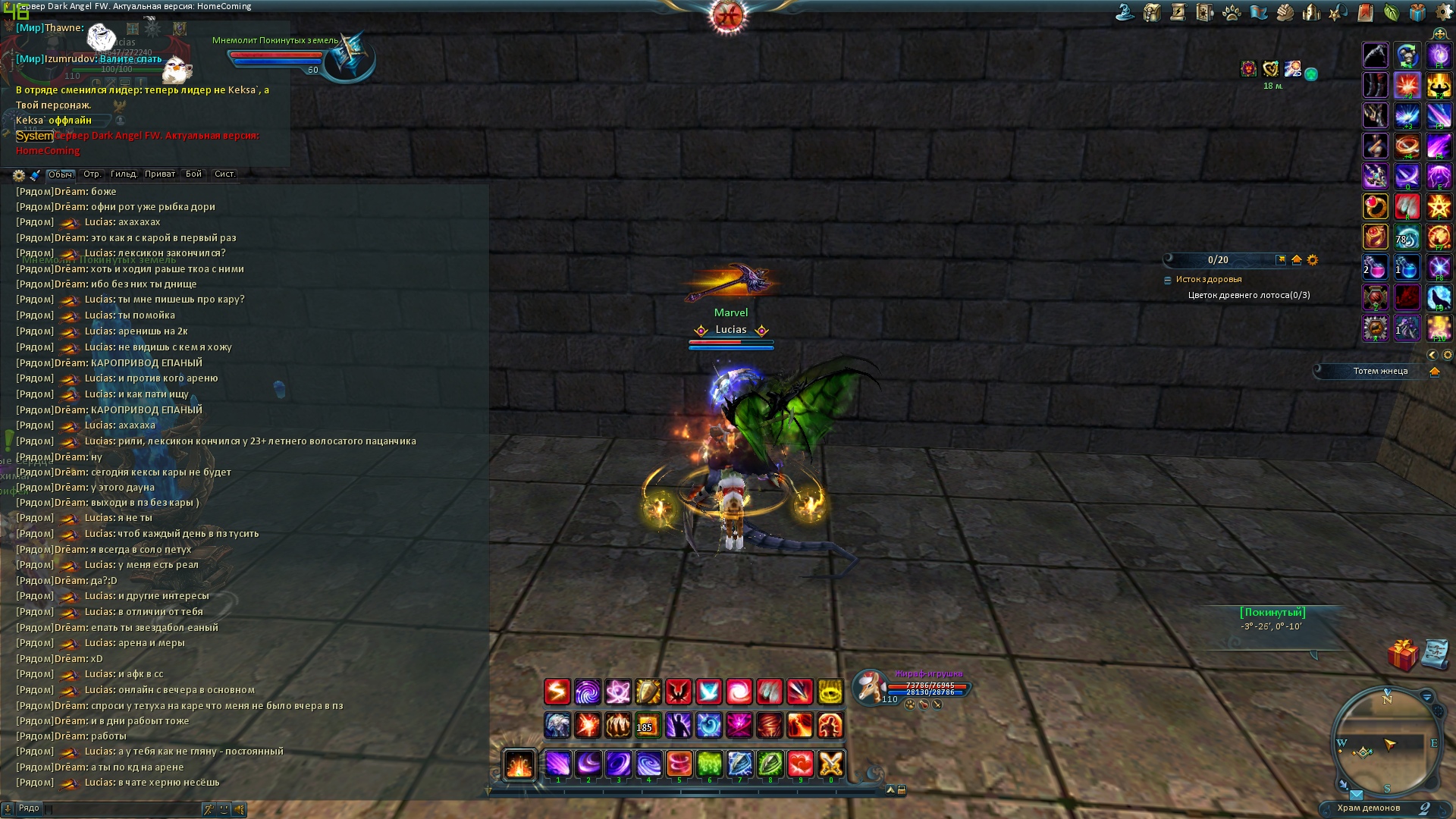Open chat settings gear icon

pyautogui.click(x=19, y=175)
